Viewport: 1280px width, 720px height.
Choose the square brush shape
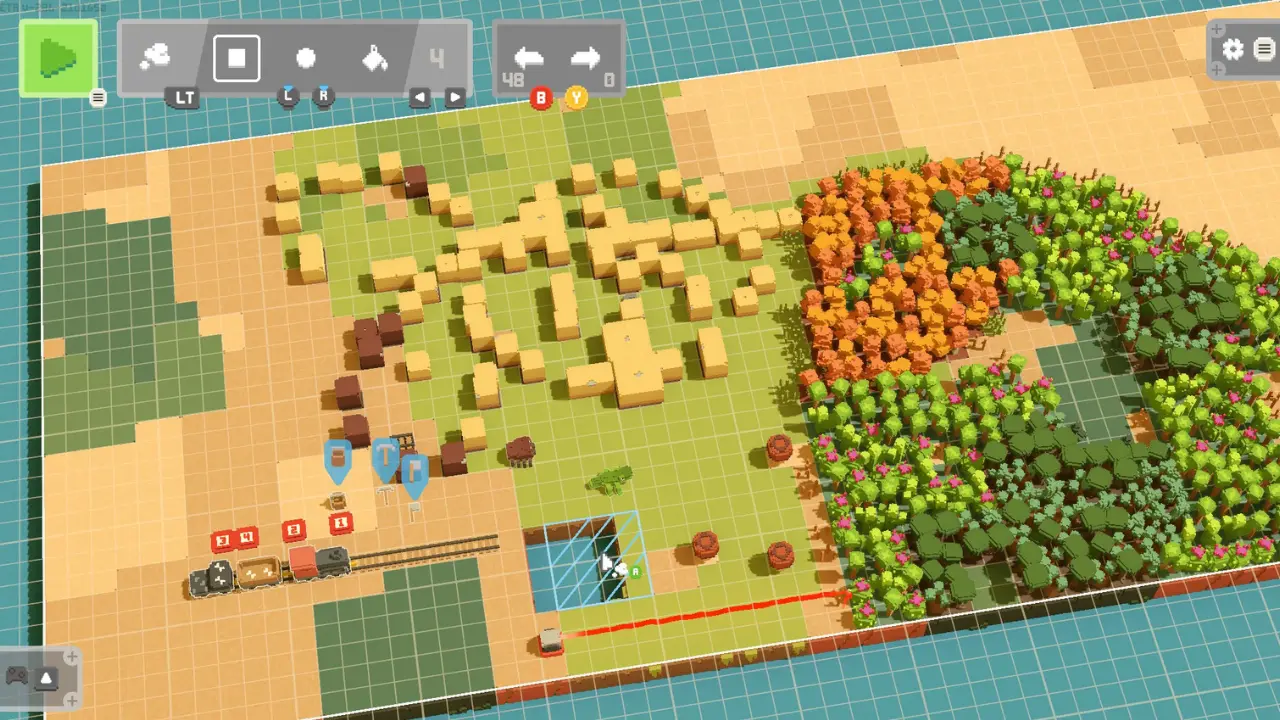coord(236,57)
